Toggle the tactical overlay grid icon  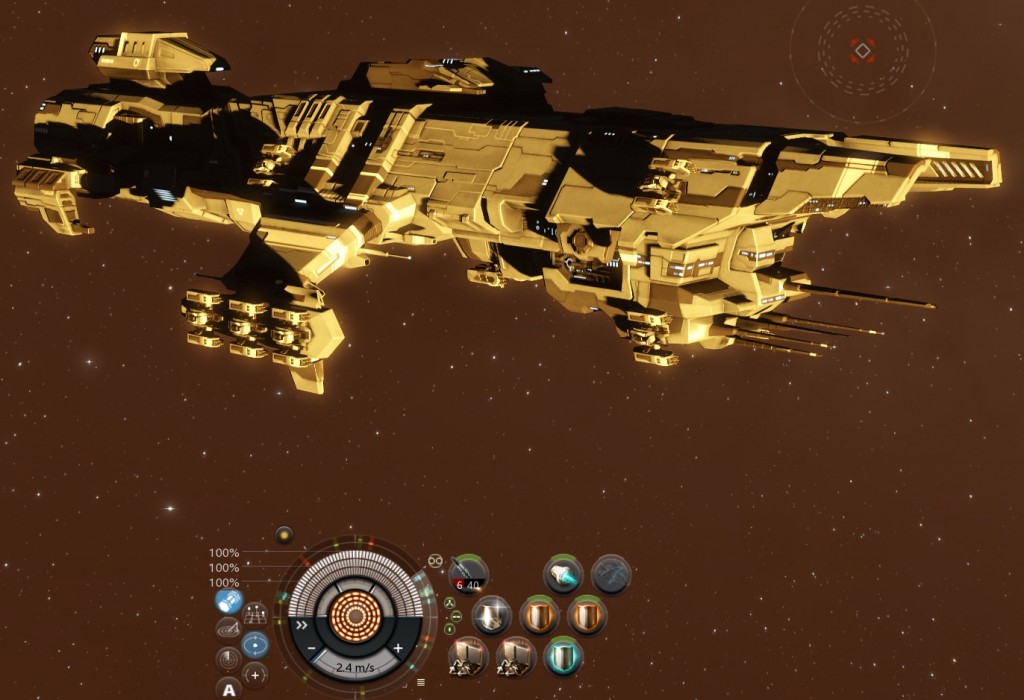point(255,613)
